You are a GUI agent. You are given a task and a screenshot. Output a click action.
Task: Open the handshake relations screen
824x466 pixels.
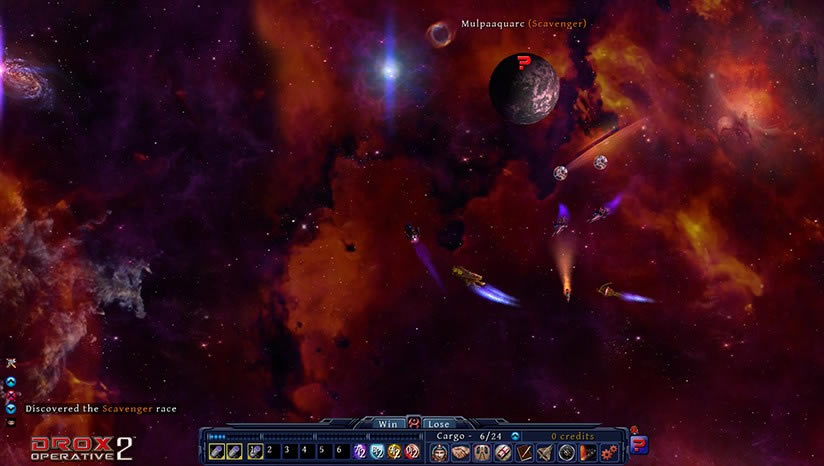(460, 452)
